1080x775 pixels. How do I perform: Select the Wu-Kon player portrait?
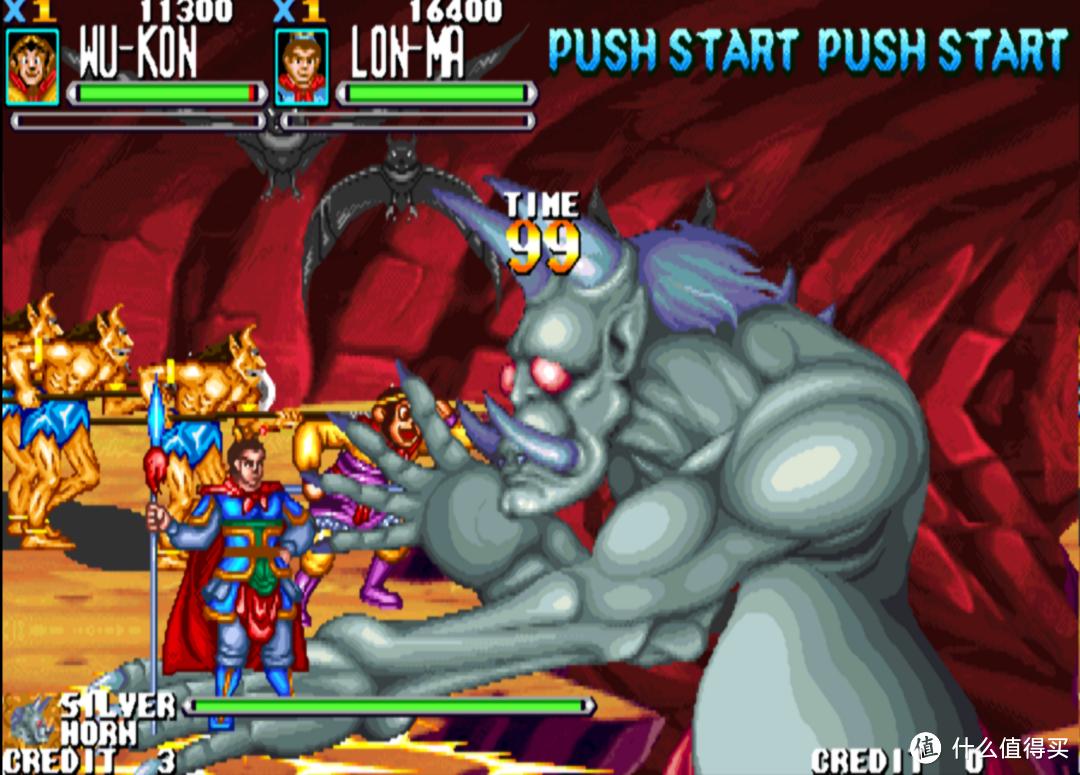point(32,66)
